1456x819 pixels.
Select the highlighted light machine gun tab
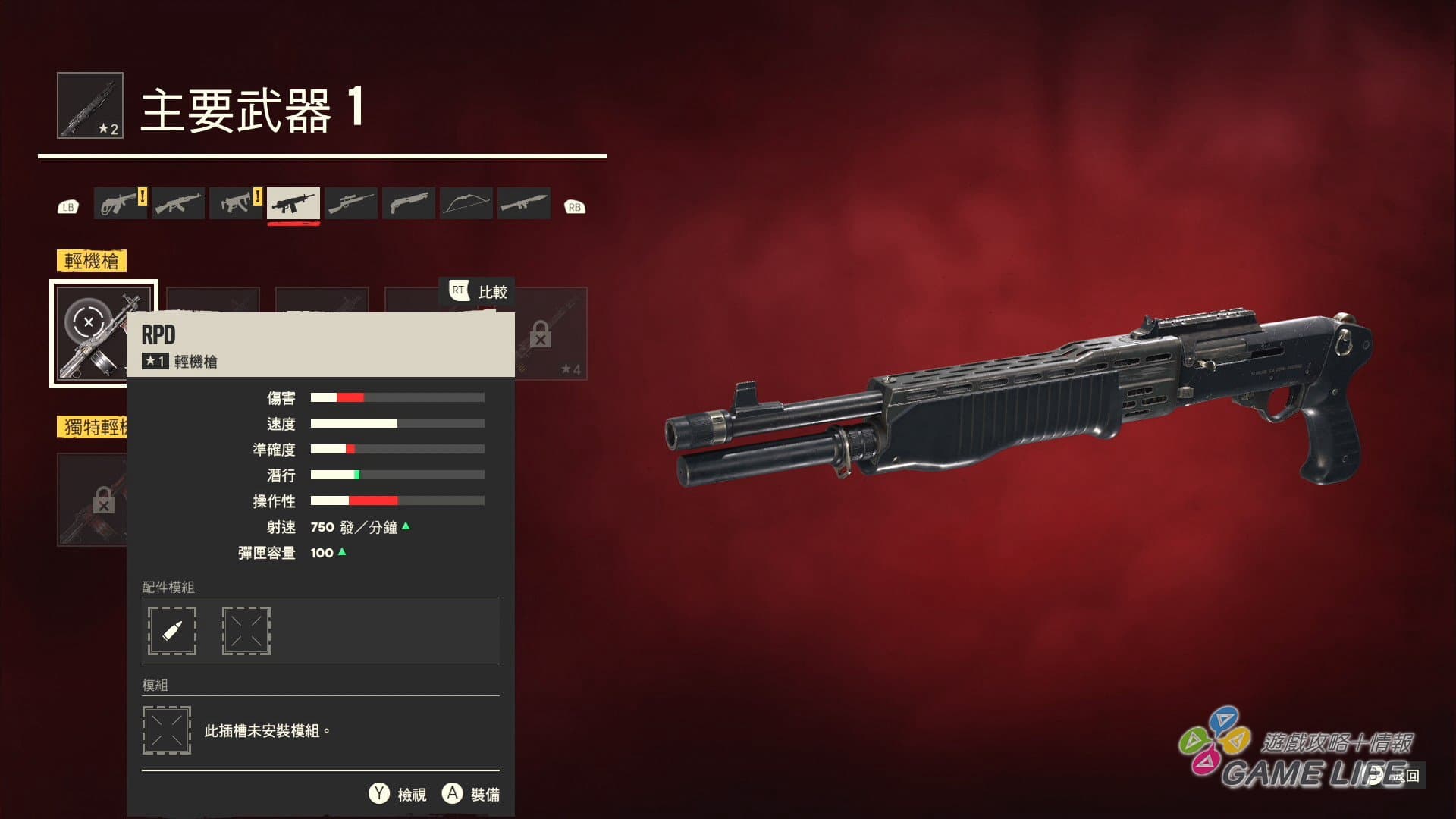(293, 203)
